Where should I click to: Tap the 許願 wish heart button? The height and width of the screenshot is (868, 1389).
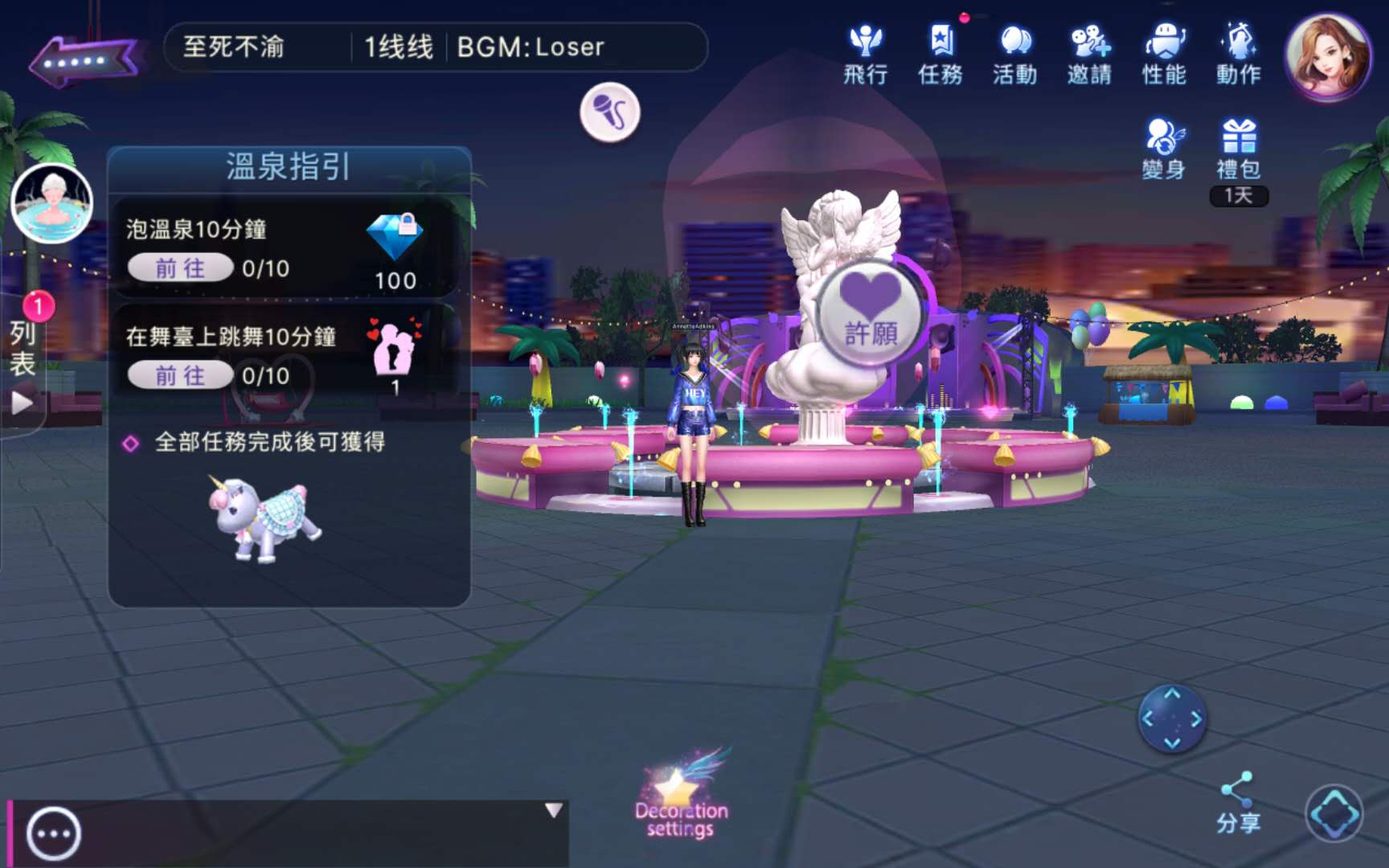coord(871,313)
